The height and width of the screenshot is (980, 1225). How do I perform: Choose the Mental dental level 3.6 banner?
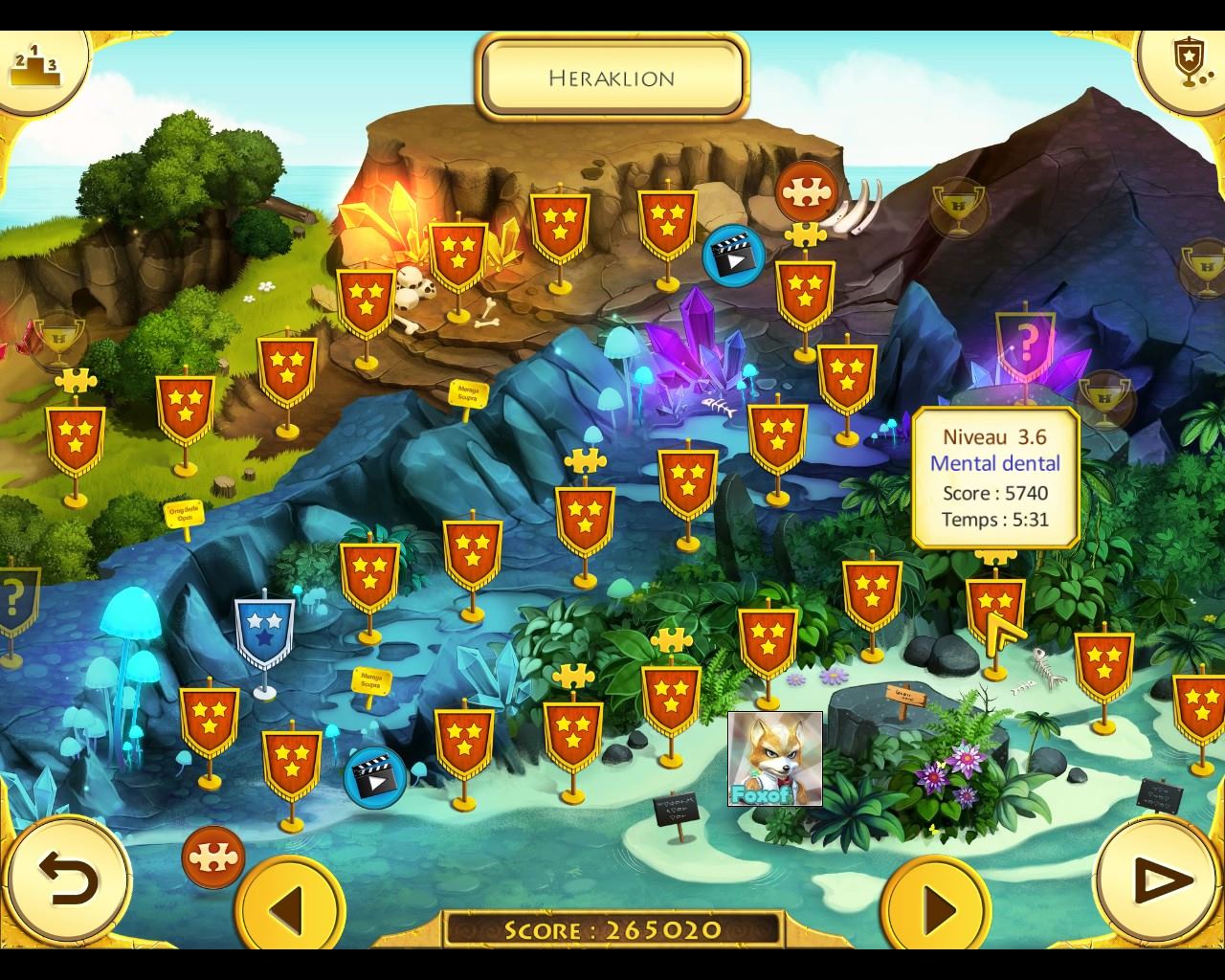(x=994, y=609)
